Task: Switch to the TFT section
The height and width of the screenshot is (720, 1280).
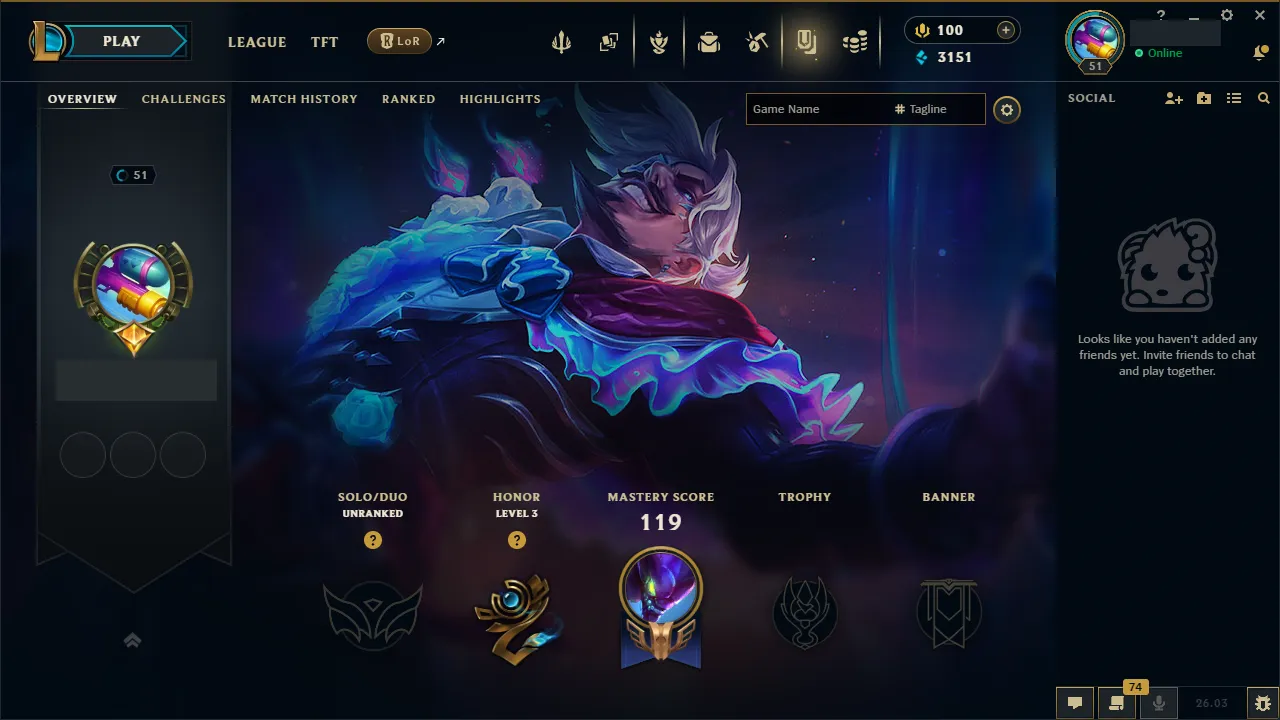Action: [324, 42]
